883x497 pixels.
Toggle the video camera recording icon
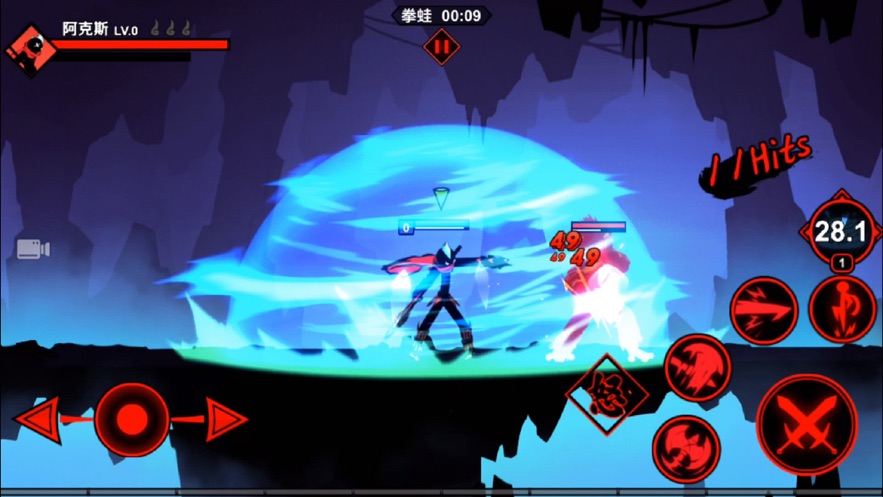pos(32,249)
